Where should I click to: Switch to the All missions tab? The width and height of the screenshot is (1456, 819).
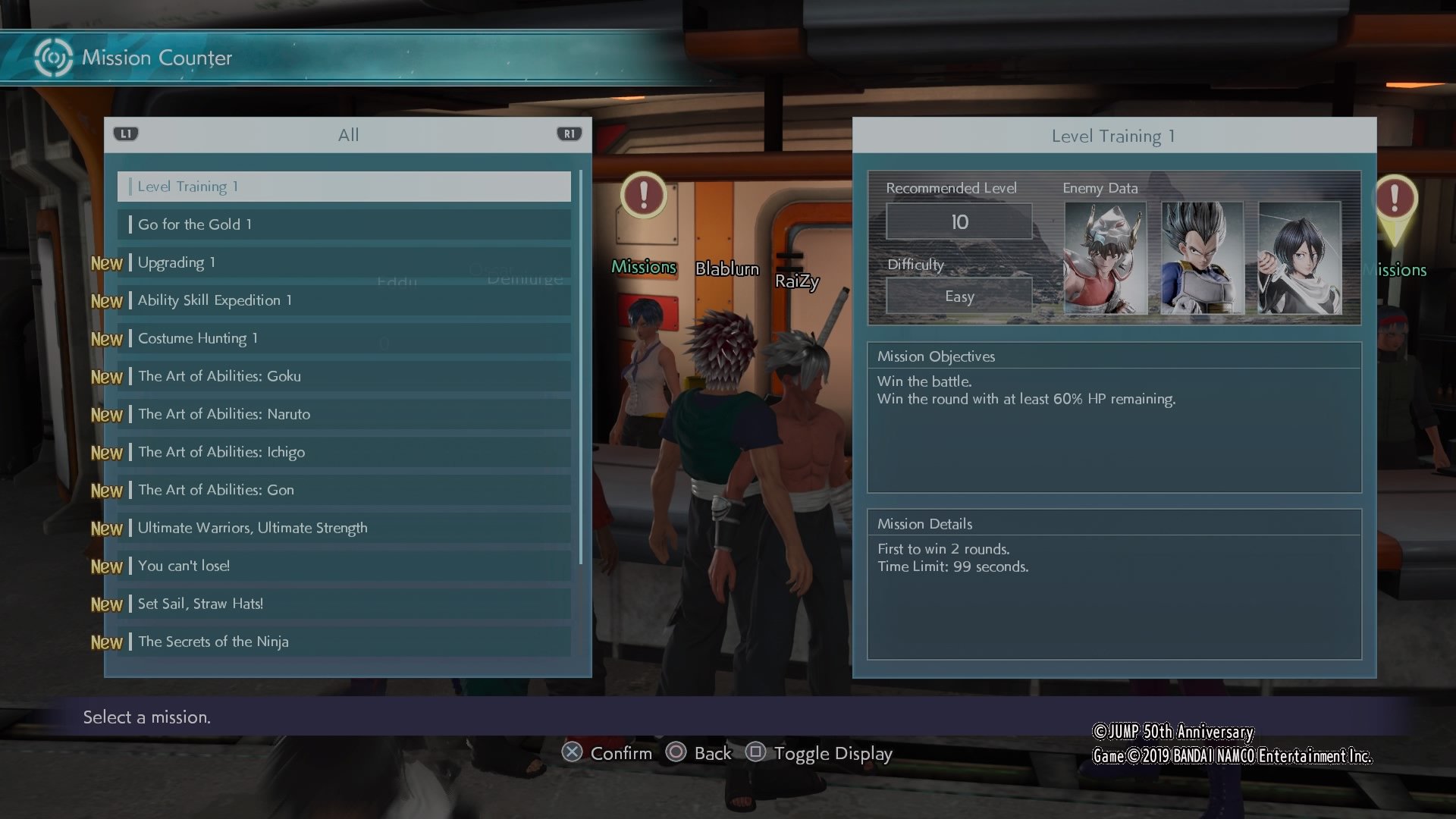tap(348, 134)
